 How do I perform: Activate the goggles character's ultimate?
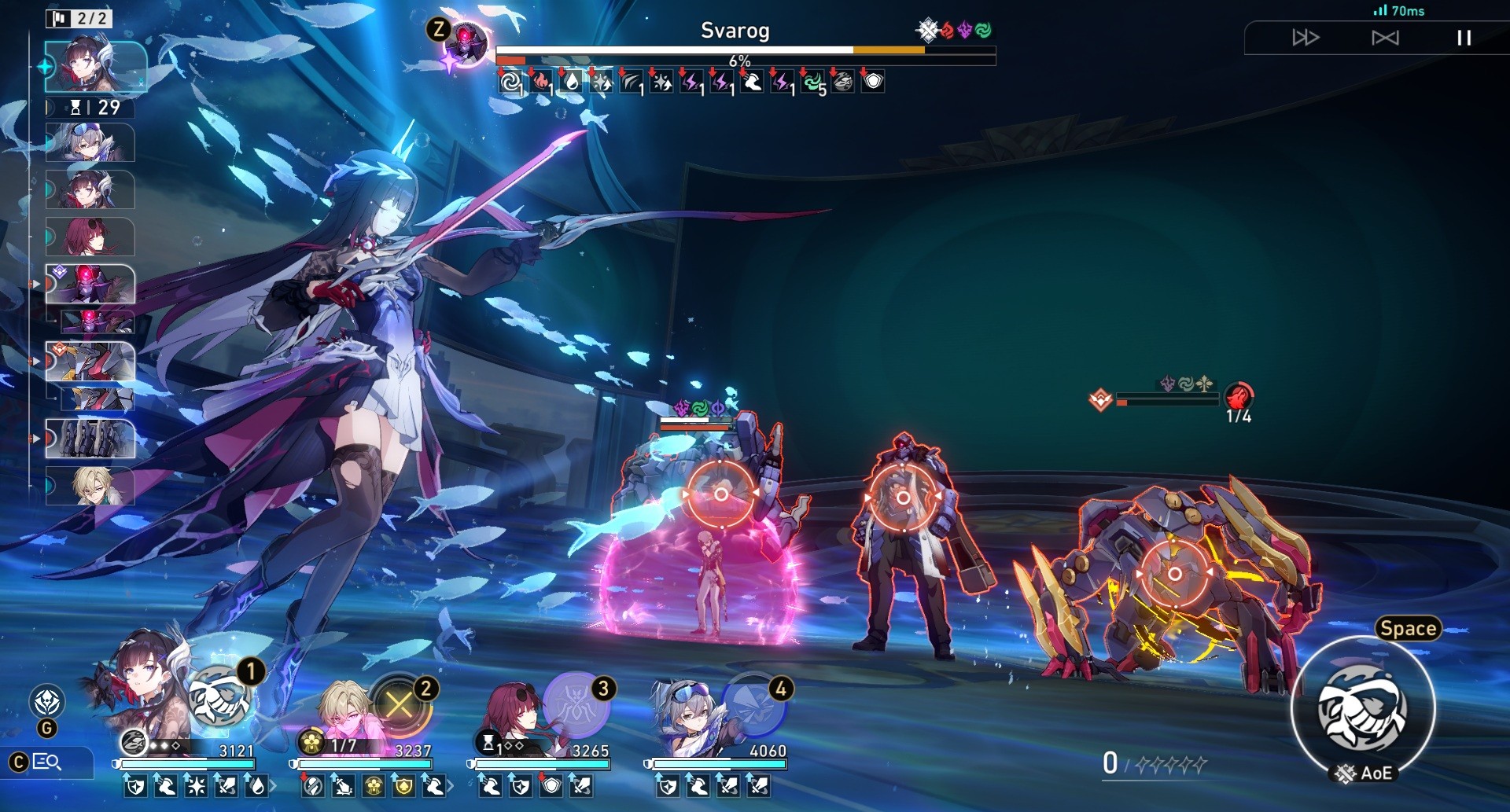click(x=754, y=704)
